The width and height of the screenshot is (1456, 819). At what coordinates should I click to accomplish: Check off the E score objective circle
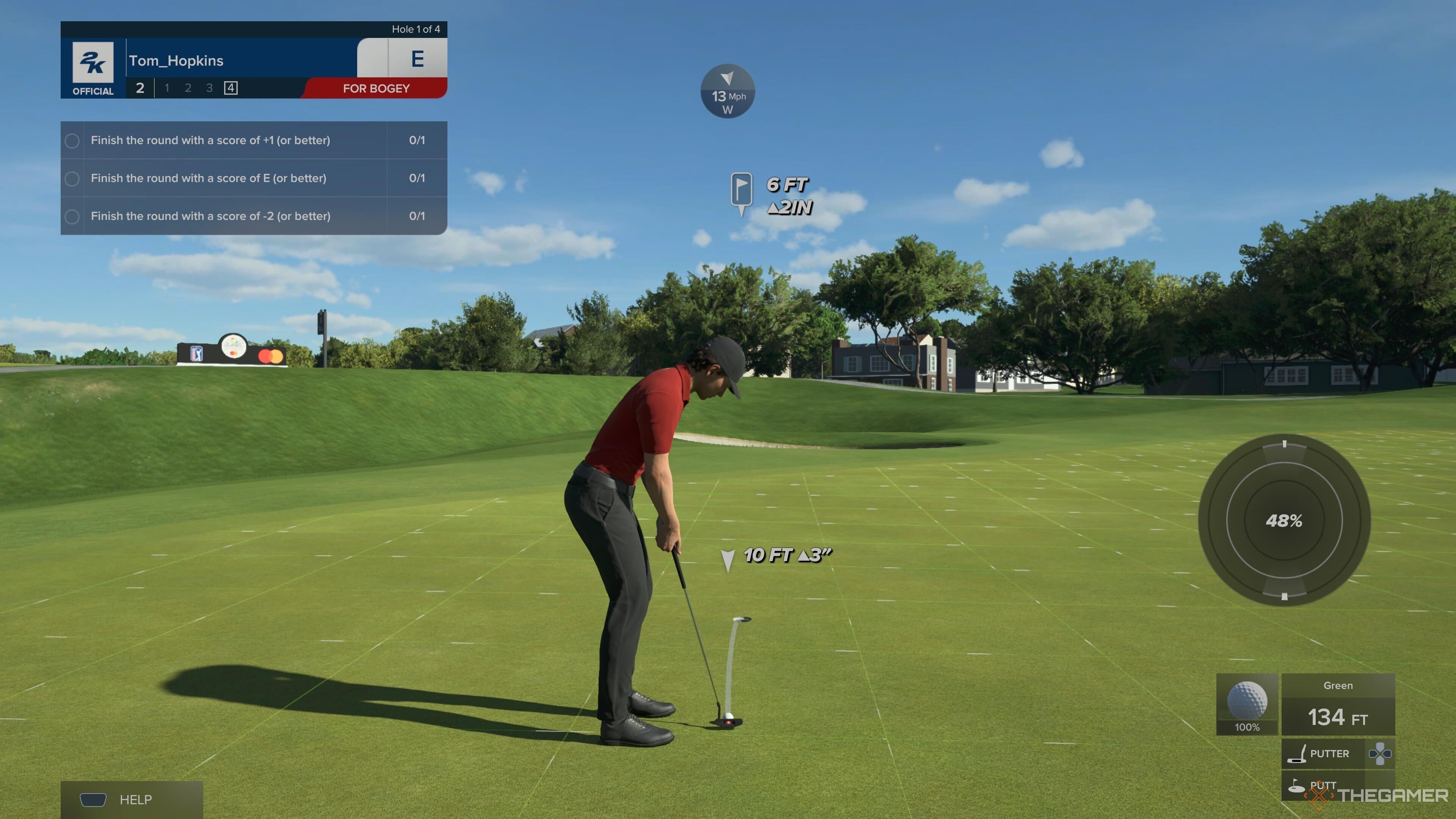tap(72, 178)
